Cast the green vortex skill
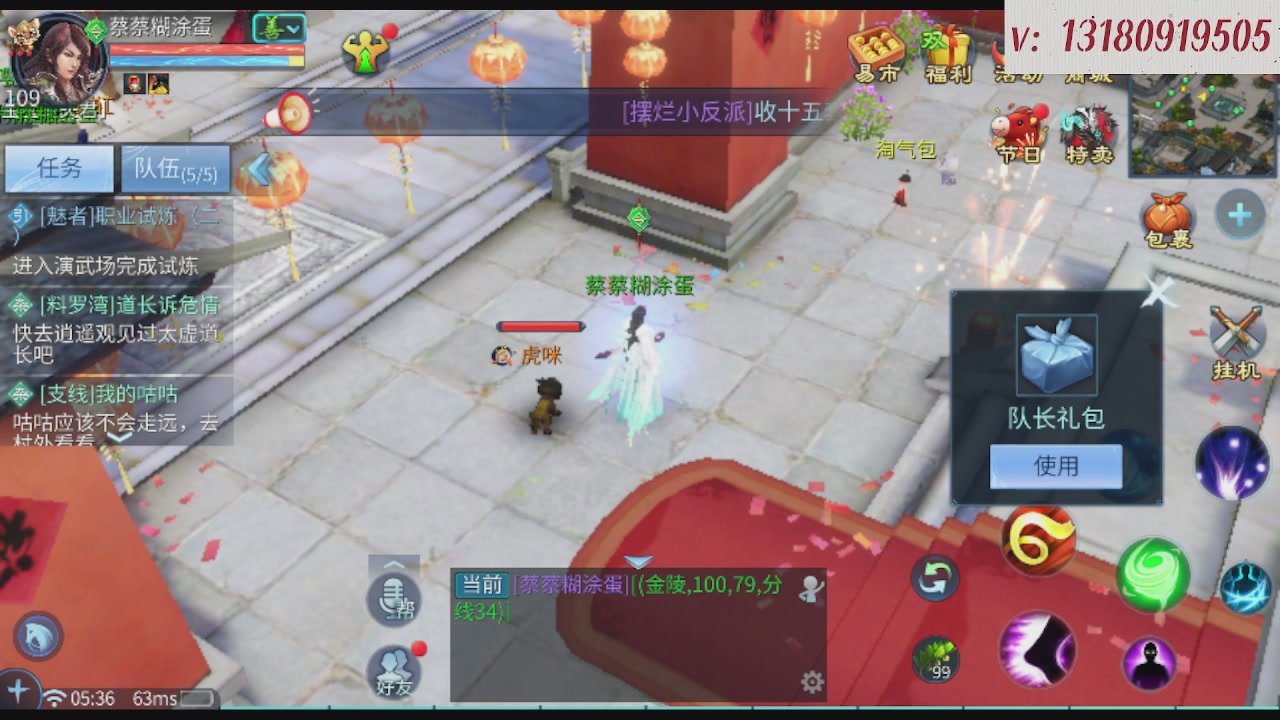 [x=1154, y=575]
